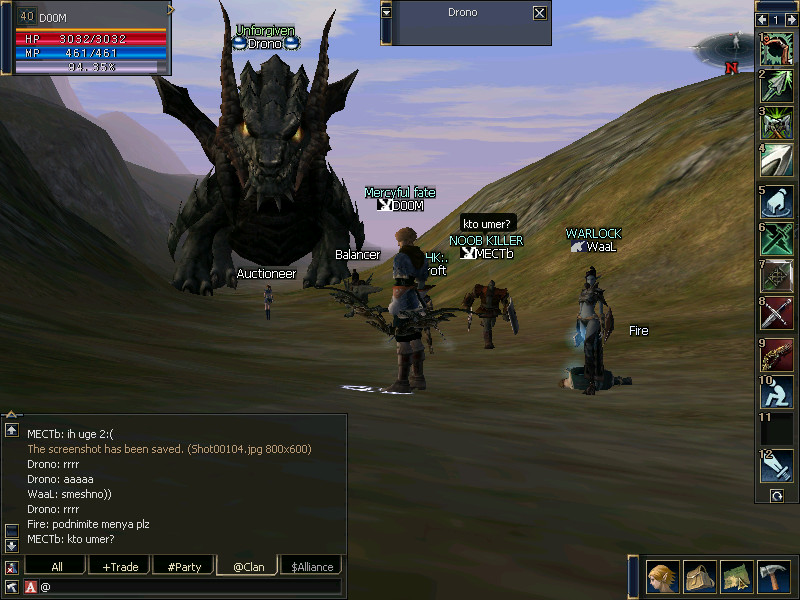
Task: Activate the arrow skill in slot 2
Action: click(777, 86)
